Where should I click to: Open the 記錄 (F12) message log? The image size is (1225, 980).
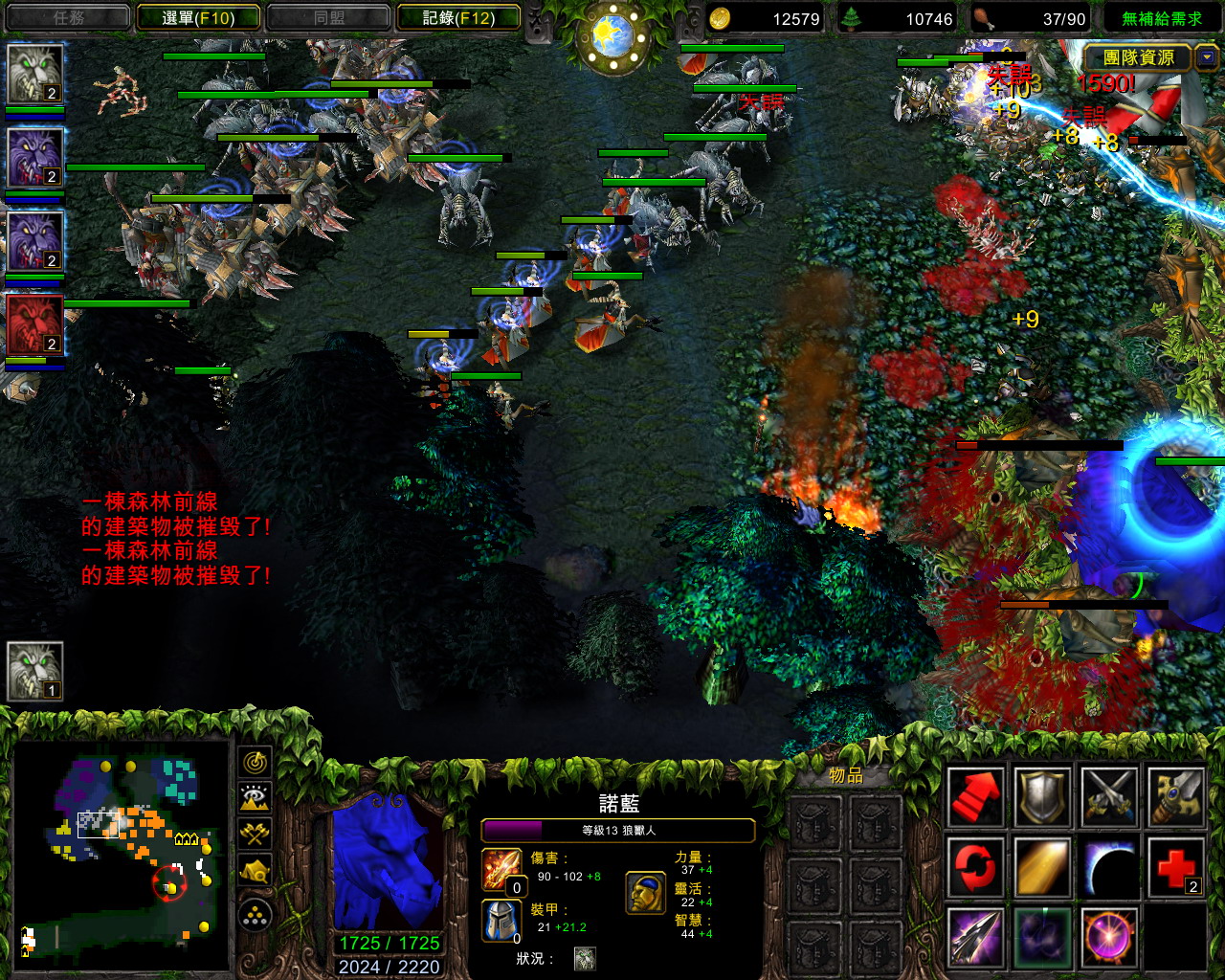tap(457, 17)
